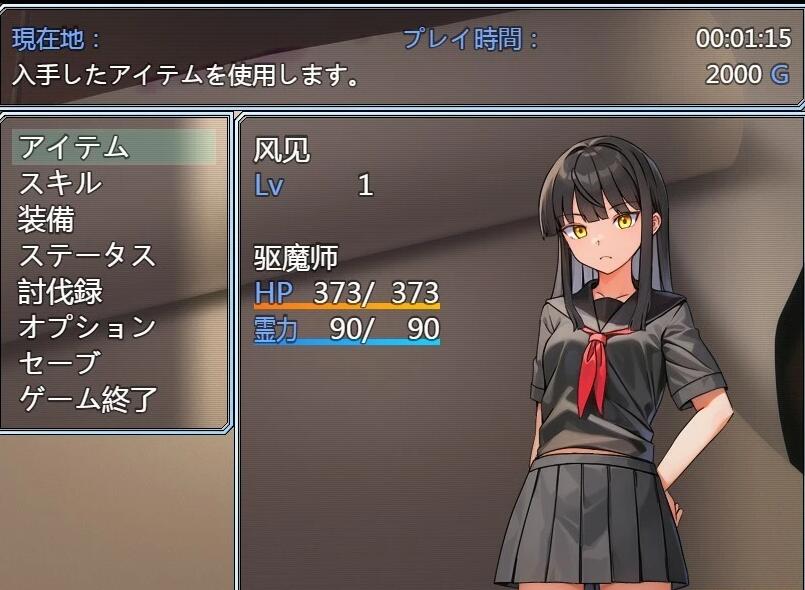Choose ゲーム終了 to end game
Viewport: 805px width, 590px height.
coord(88,399)
